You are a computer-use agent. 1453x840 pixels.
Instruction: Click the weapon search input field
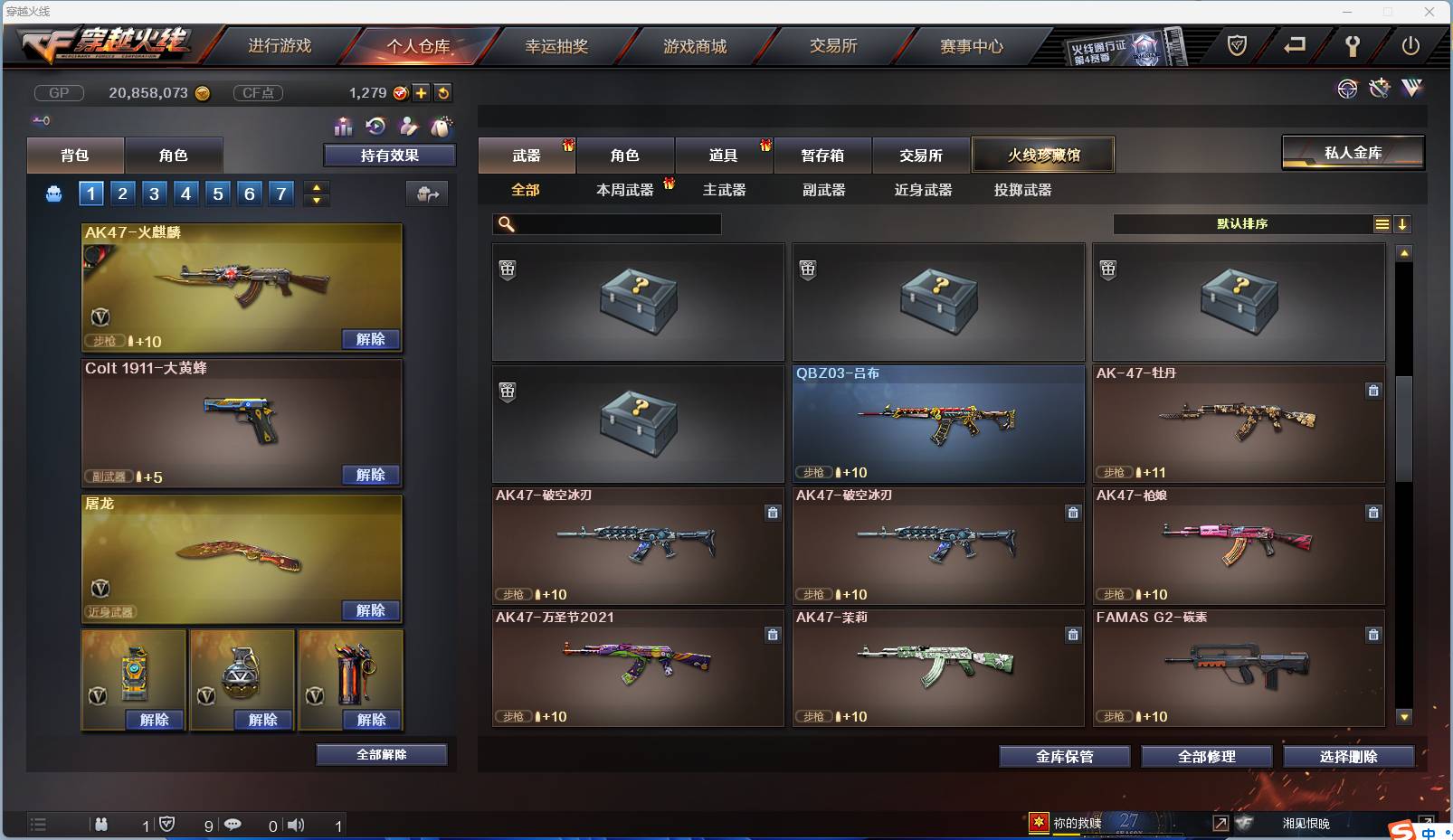click(606, 223)
